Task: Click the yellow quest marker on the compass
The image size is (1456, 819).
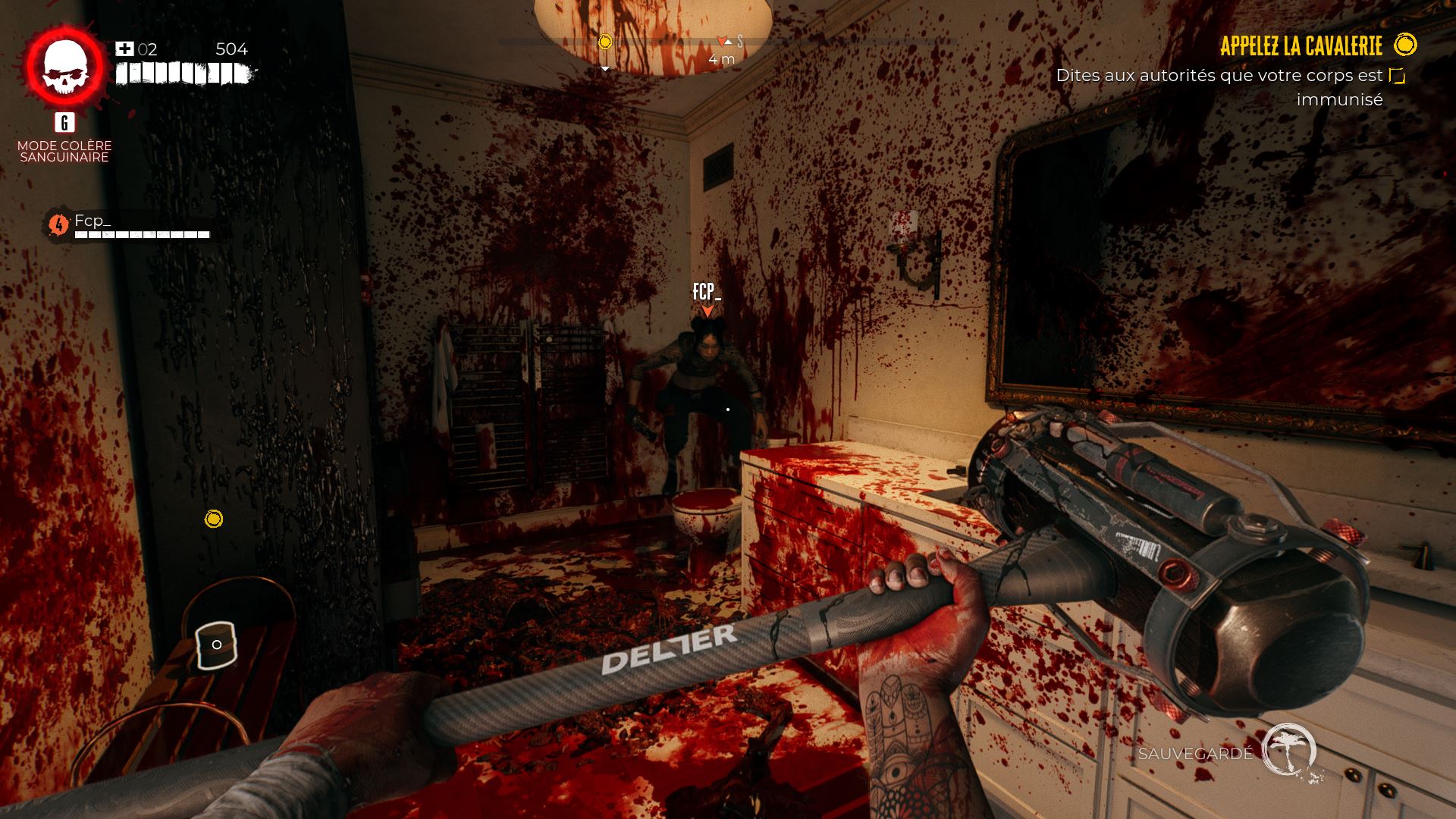Action: pos(604,42)
